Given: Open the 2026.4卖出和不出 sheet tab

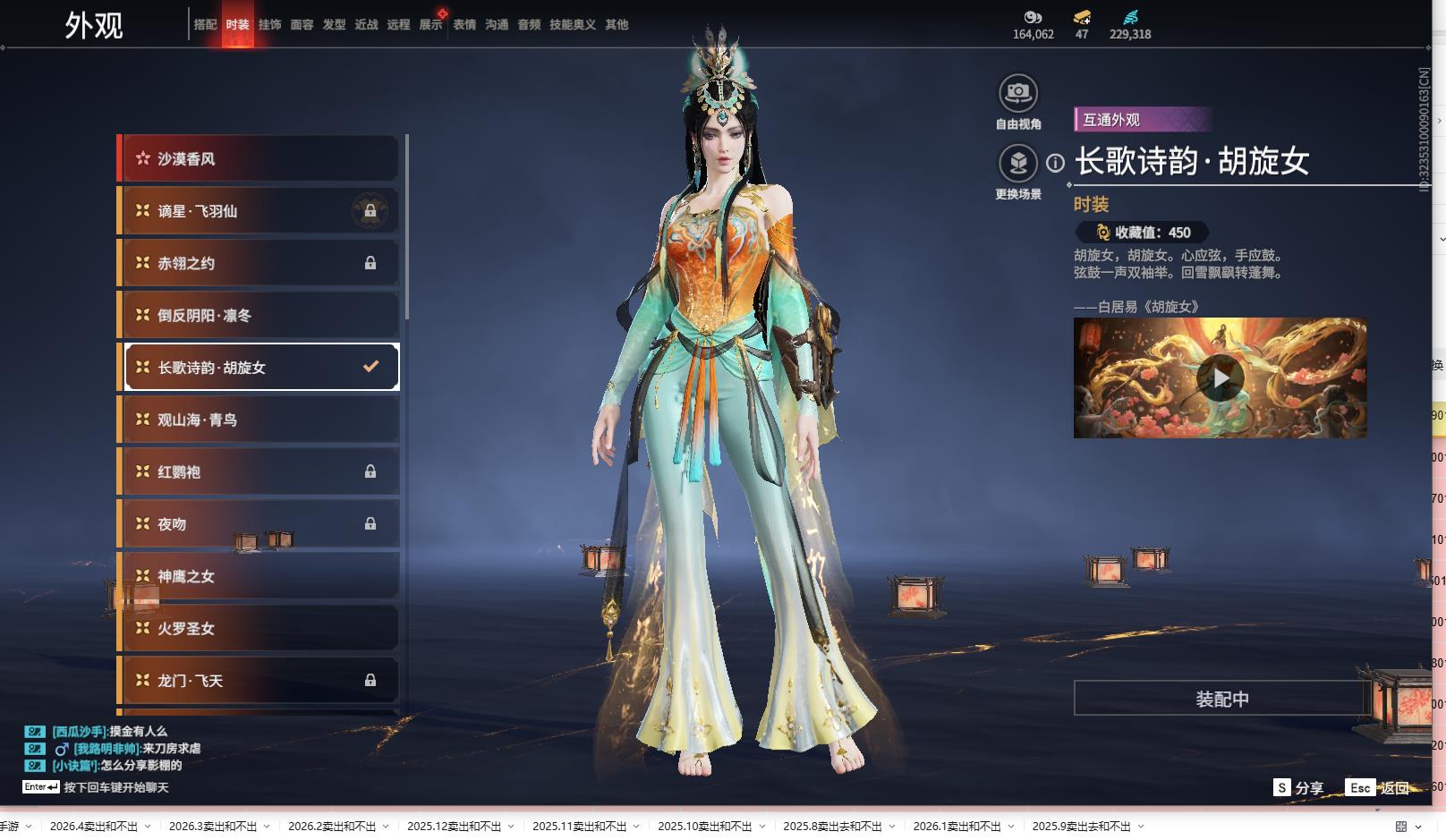Looking at the screenshot, I should tap(94, 827).
